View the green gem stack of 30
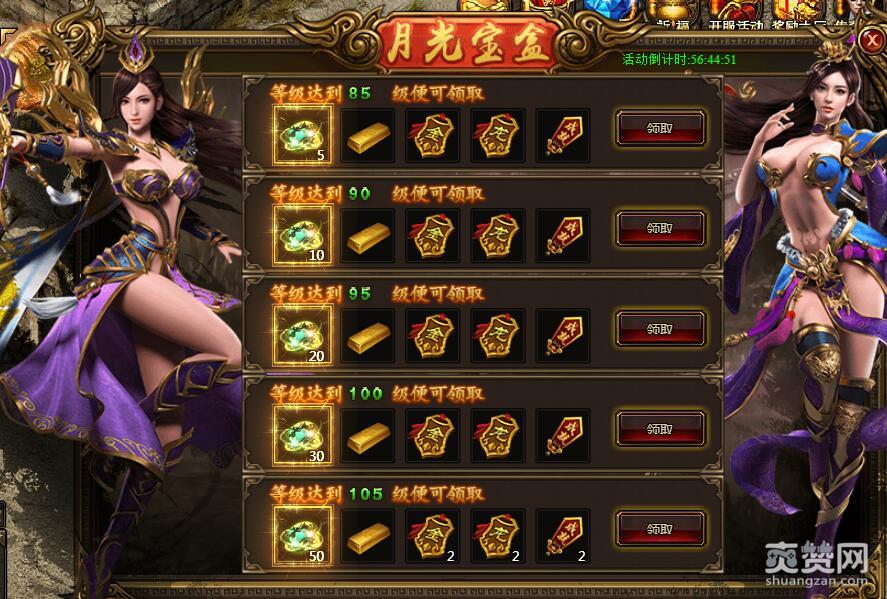The image size is (887, 599). 302,436
